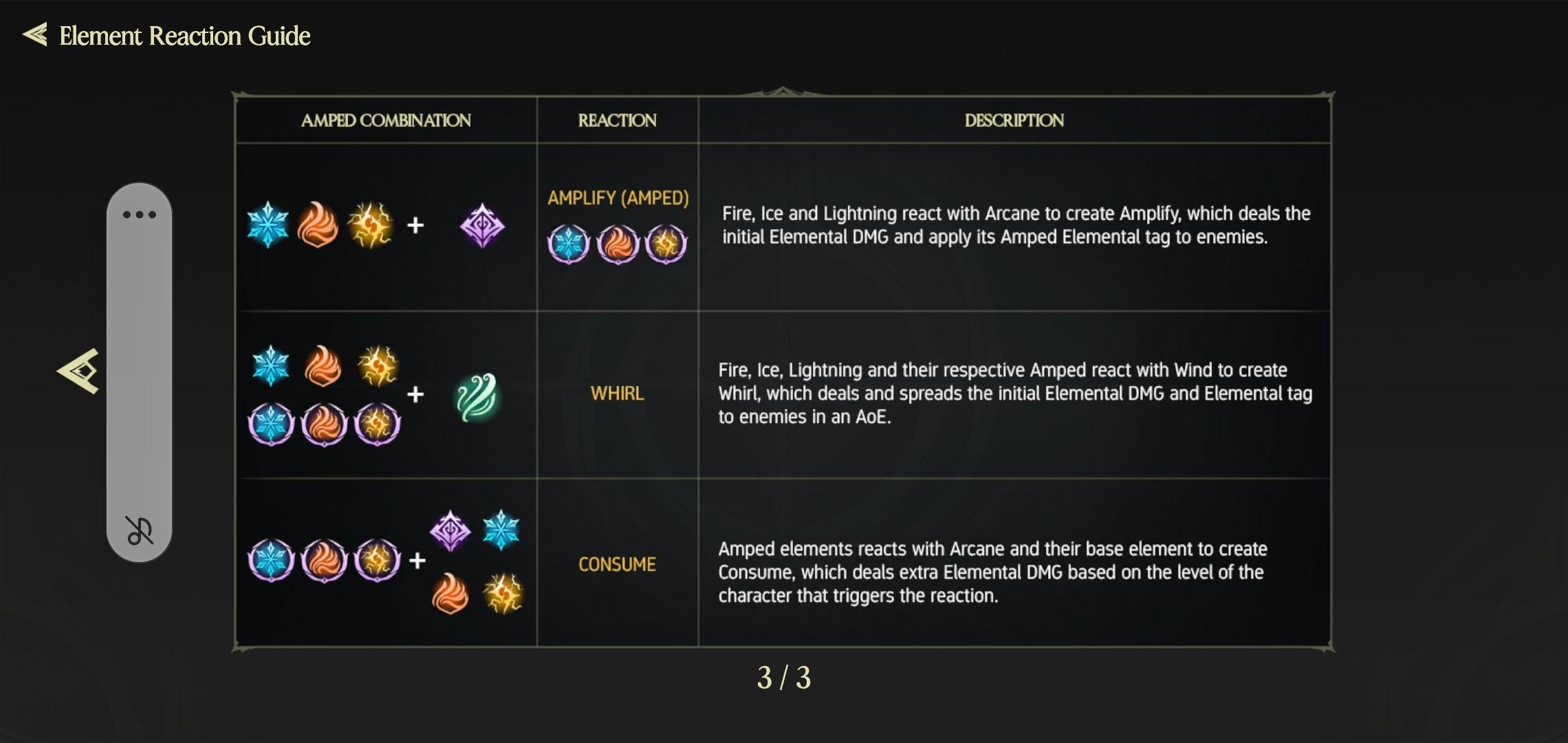Image resolution: width=1568 pixels, height=743 pixels.
Task: Click the Whirl reaction label
Action: click(618, 393)
